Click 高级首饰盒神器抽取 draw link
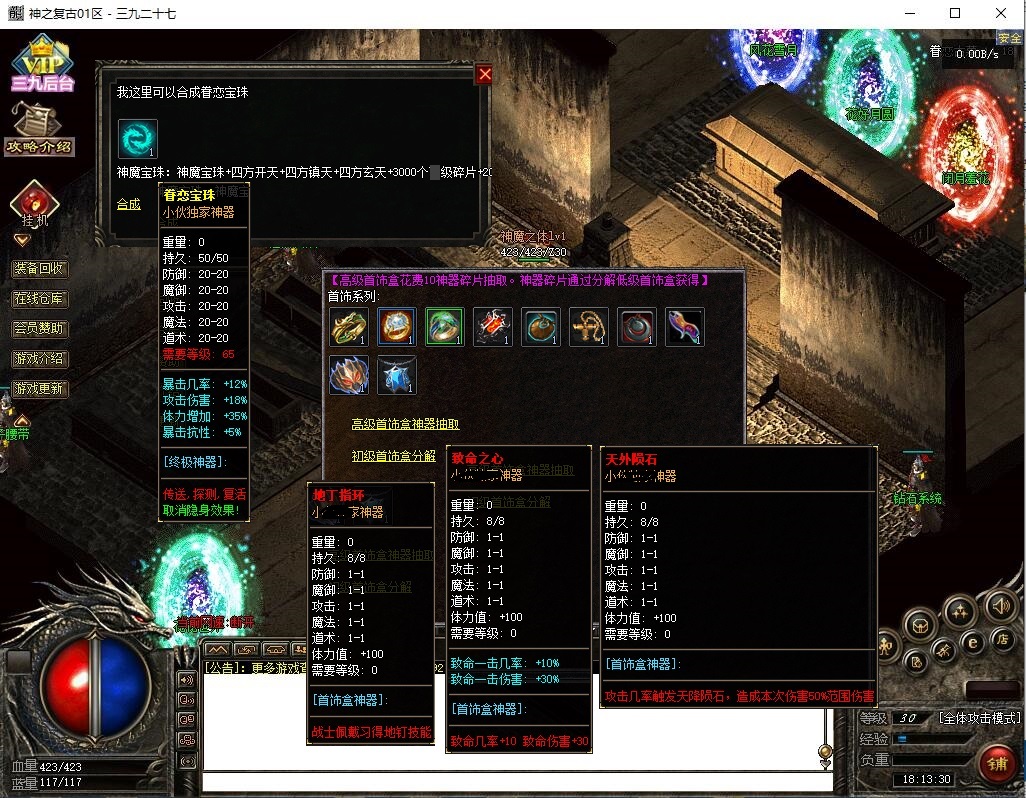 [405, 424]
